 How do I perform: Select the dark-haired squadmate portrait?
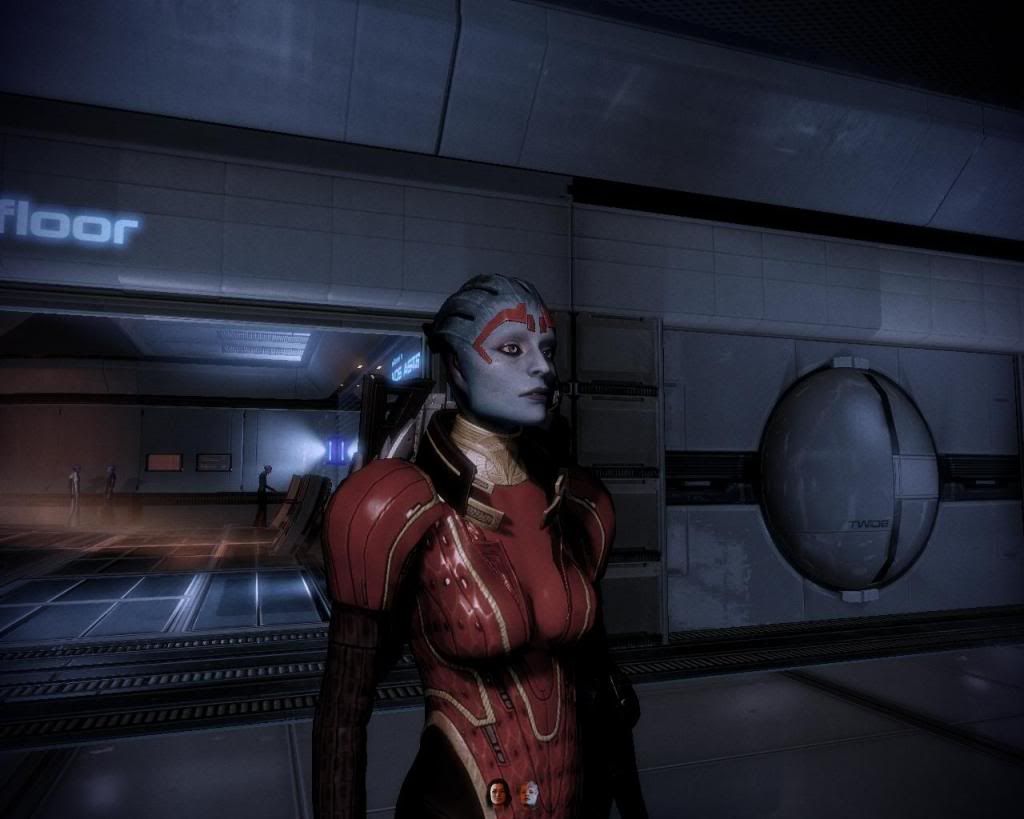pos(498,792)
